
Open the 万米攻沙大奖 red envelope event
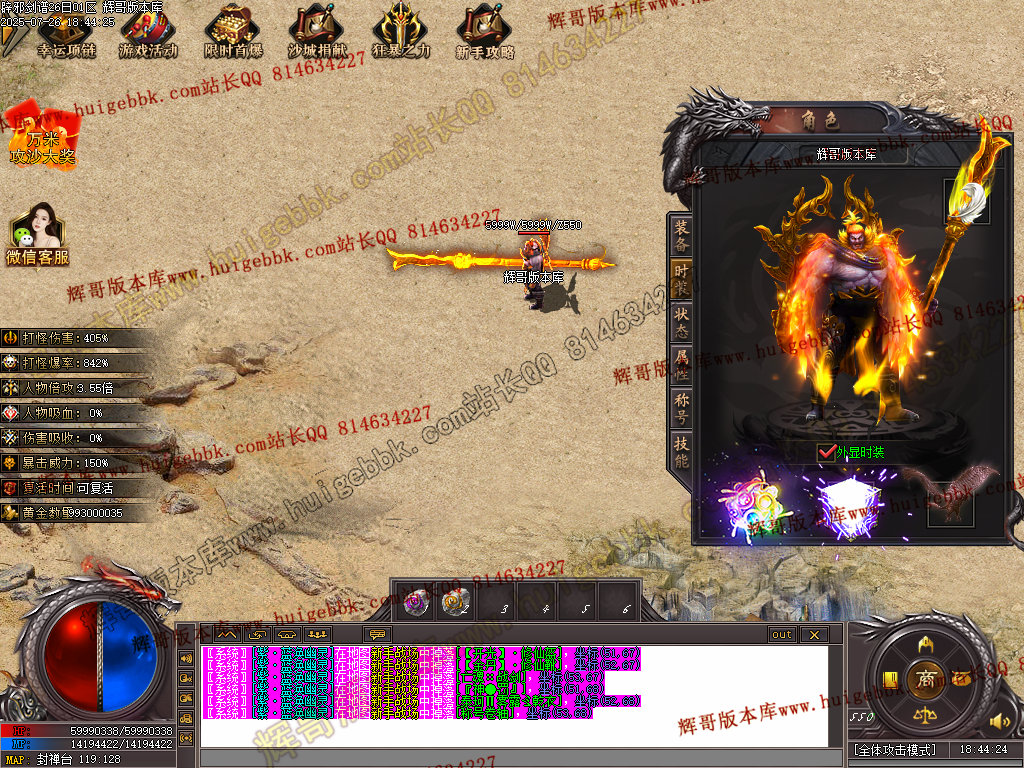42,137
